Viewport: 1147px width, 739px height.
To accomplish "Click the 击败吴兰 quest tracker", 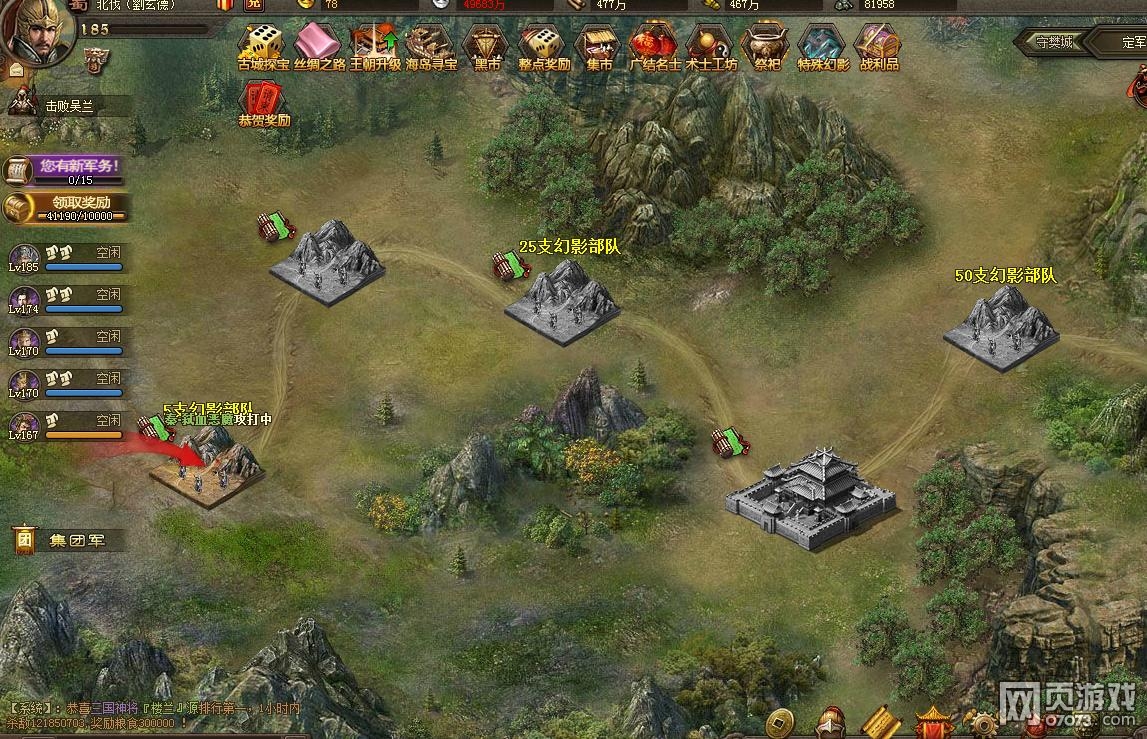I will [66, 105].
